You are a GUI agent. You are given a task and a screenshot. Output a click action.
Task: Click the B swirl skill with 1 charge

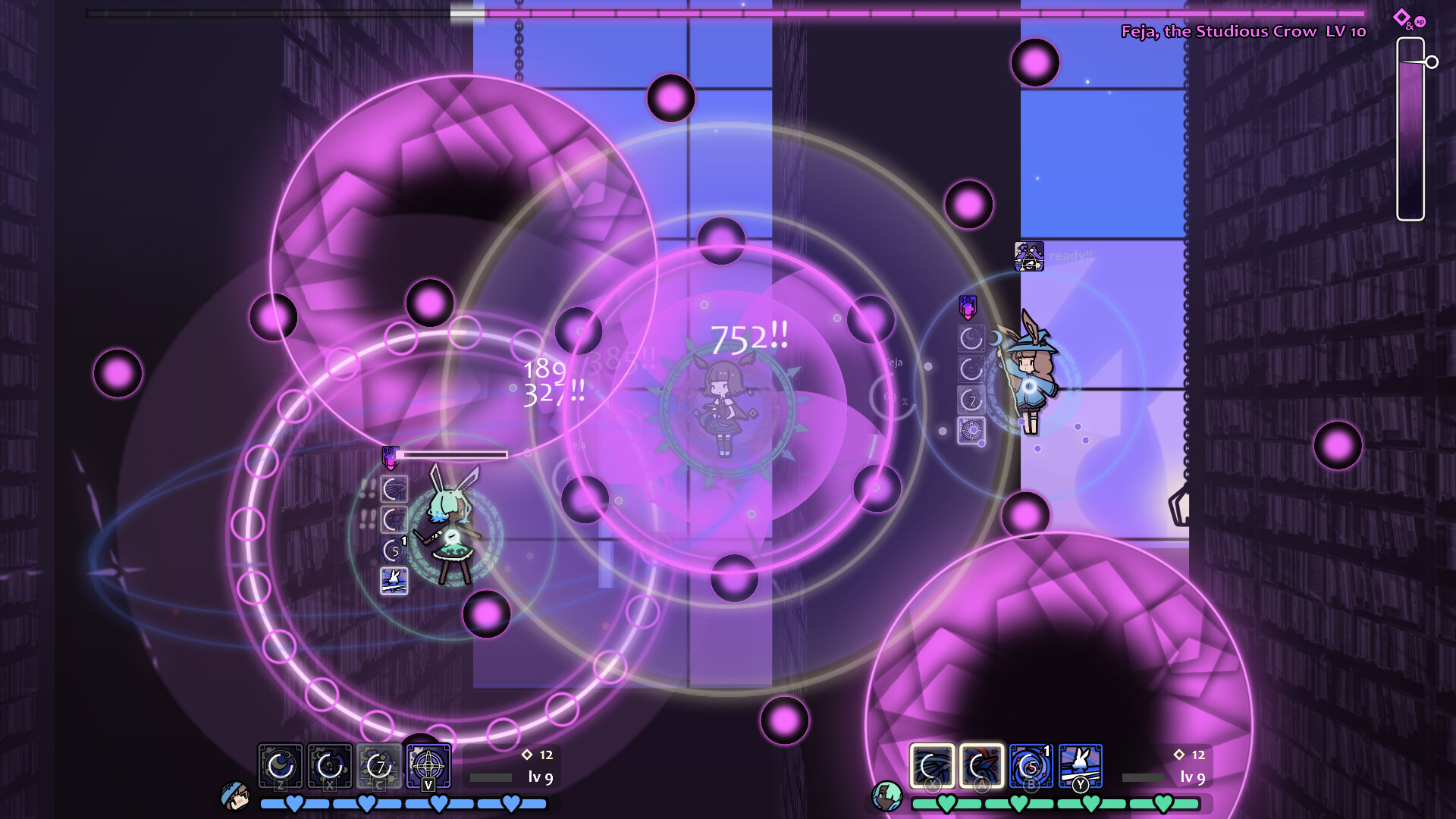(x=1031, y=765)
